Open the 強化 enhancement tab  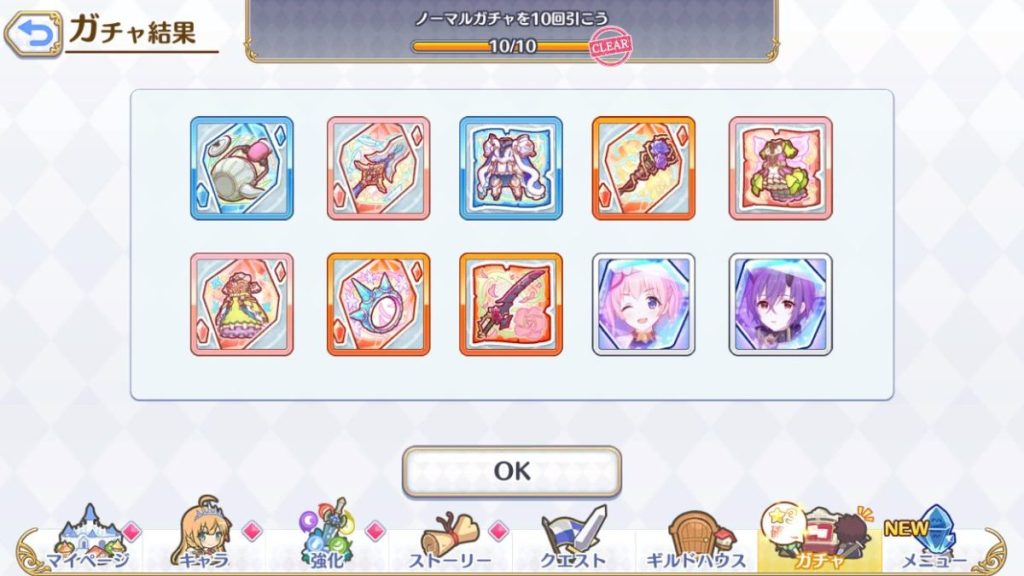click(328, 540)
